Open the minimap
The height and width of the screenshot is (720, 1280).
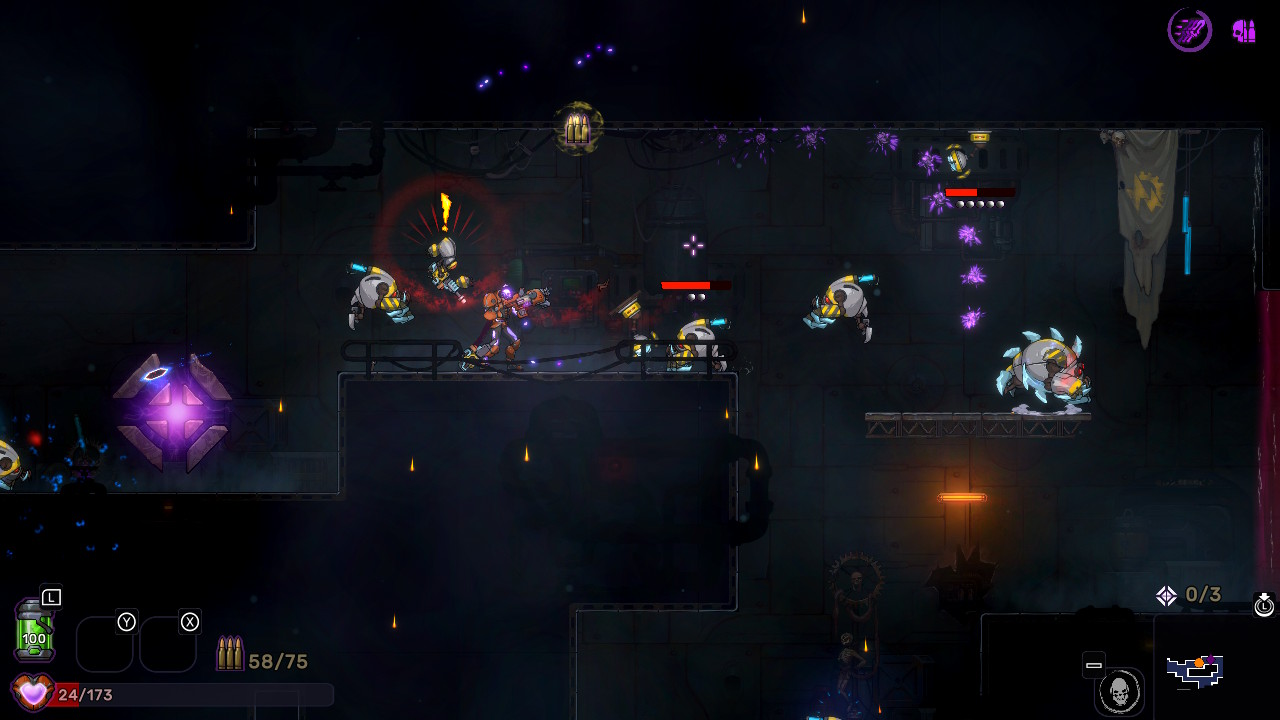click(x=1195, y=671)
